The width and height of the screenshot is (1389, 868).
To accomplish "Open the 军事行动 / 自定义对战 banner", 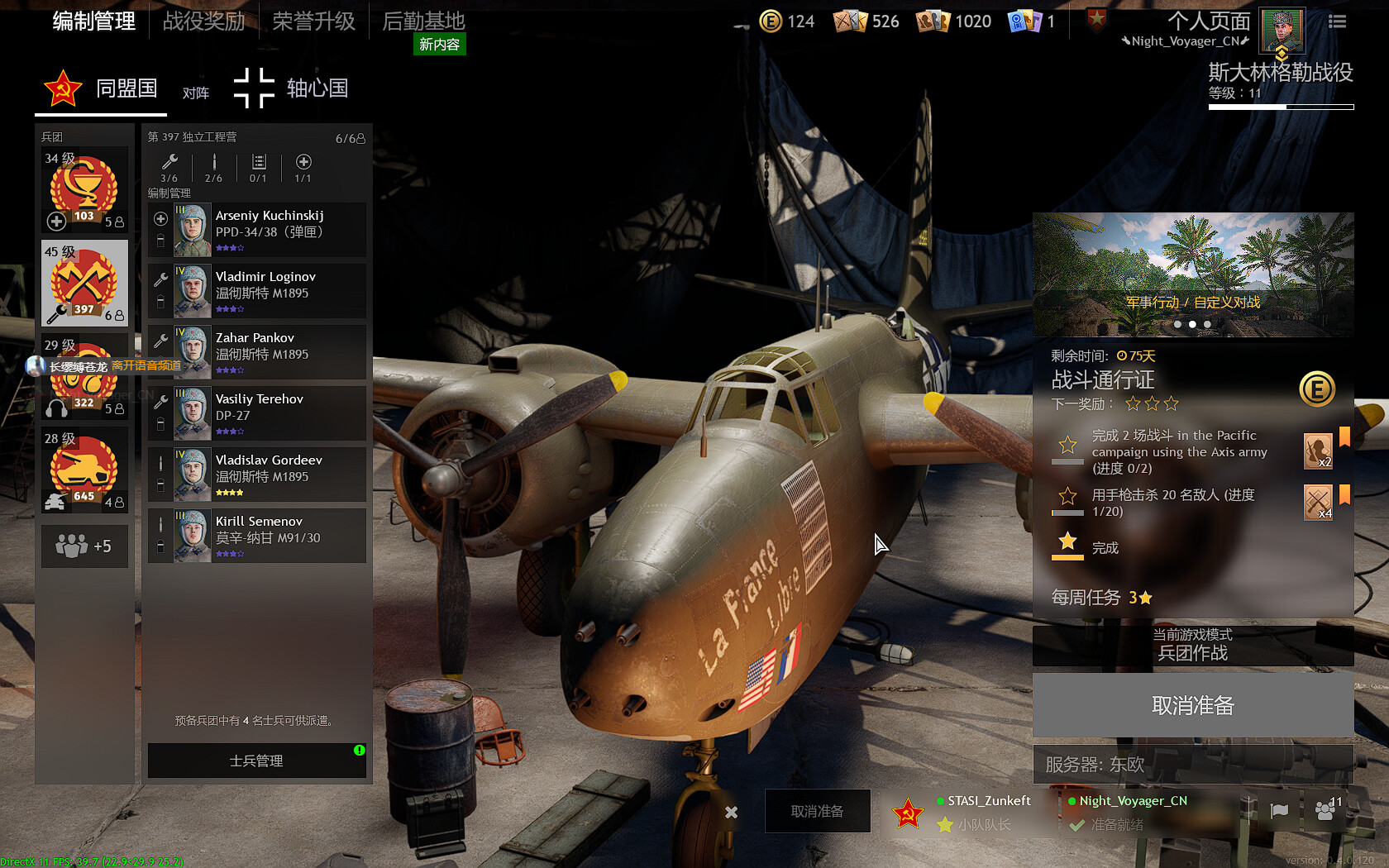I will click(1192, 274).
